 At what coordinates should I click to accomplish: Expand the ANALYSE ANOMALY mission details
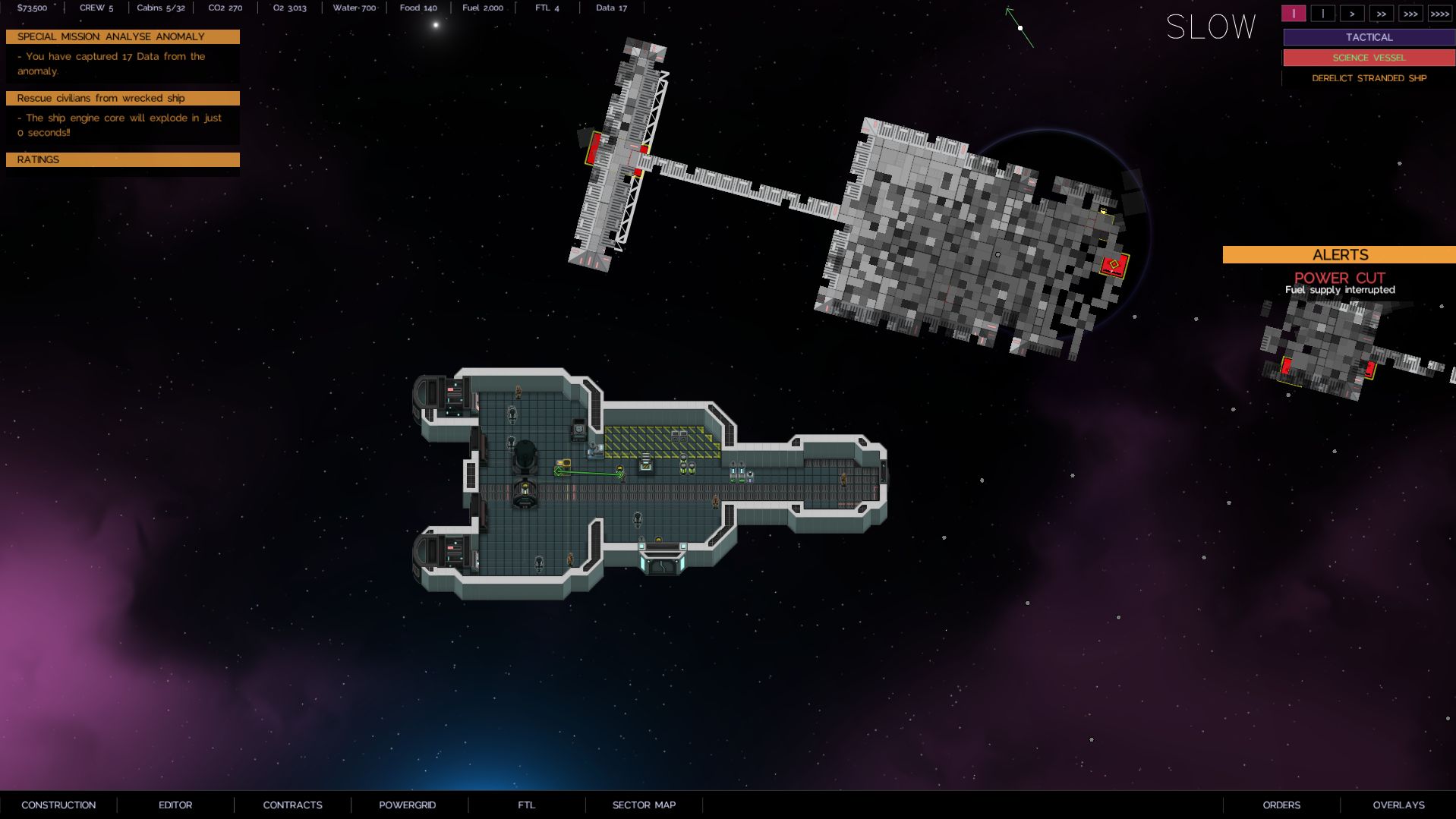[x=122, y=36]
